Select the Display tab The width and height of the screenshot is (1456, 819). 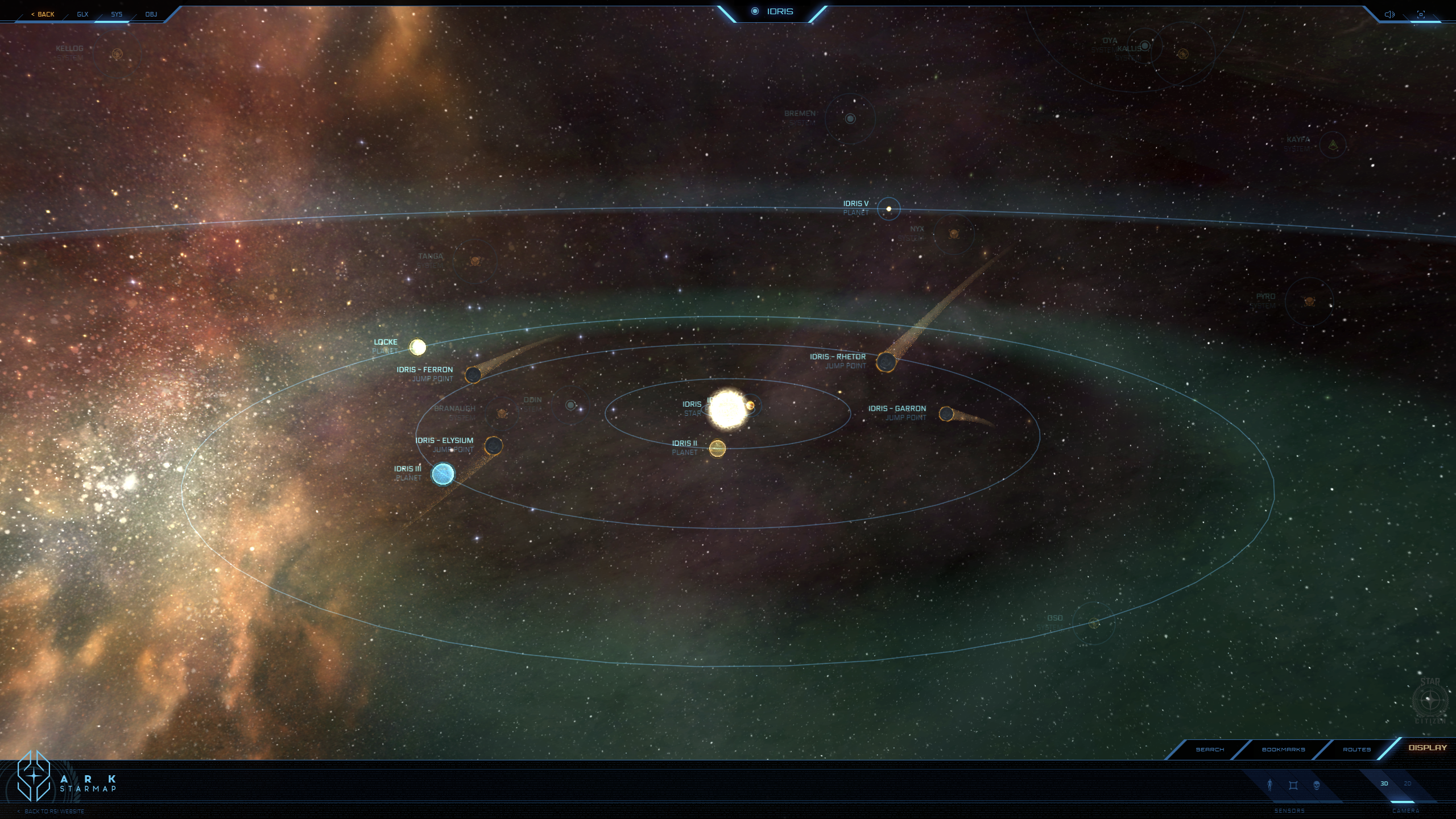coord(1427,748)
